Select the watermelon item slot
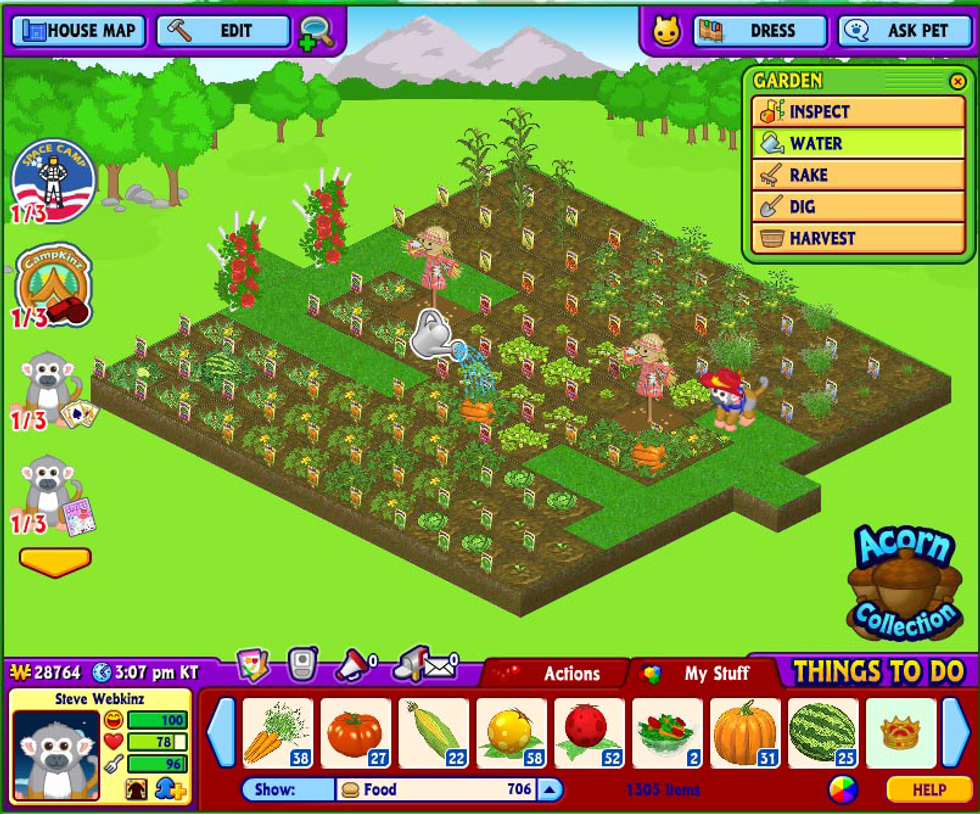Viewport: 980px width, 814px height. click(x=824, y=733)
